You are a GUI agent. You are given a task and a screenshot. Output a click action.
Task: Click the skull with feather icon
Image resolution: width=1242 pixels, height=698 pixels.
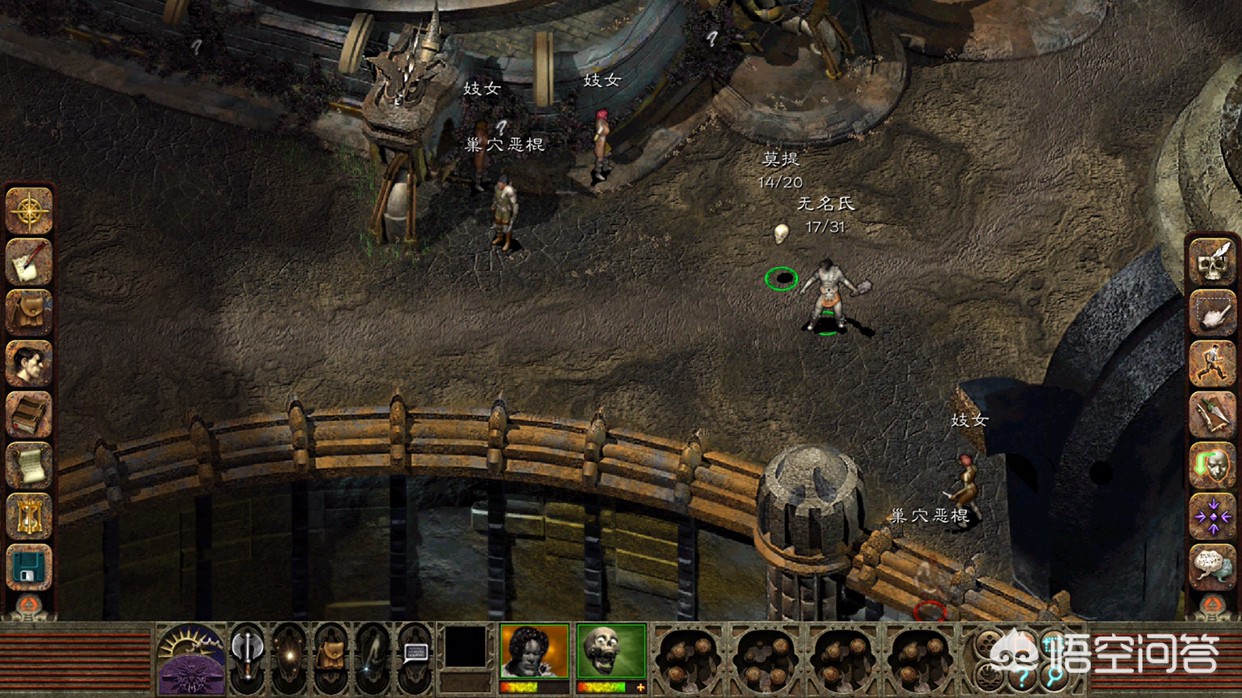point(1212,262)
